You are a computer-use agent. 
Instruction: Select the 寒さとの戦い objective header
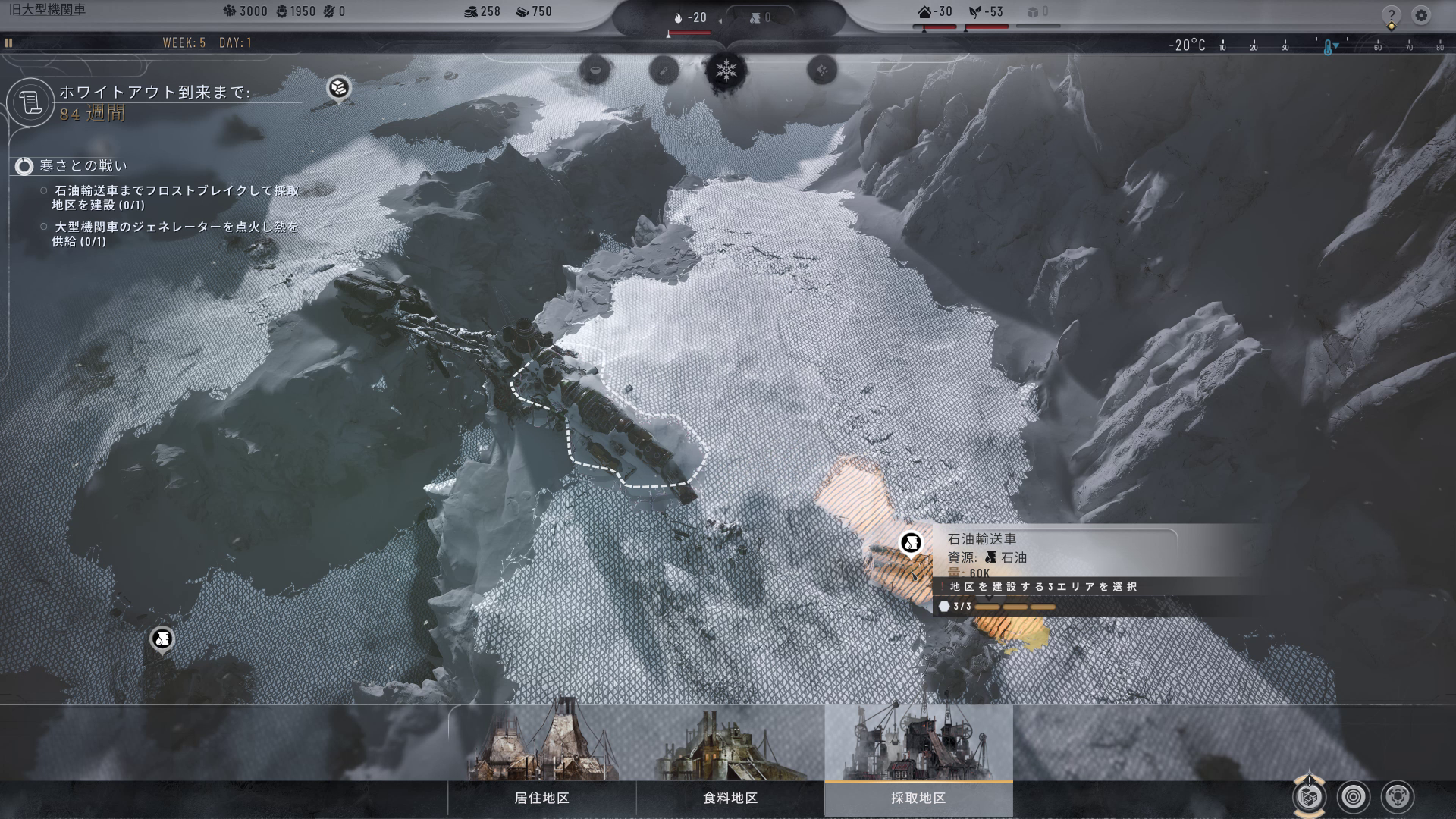click(83, 165)
